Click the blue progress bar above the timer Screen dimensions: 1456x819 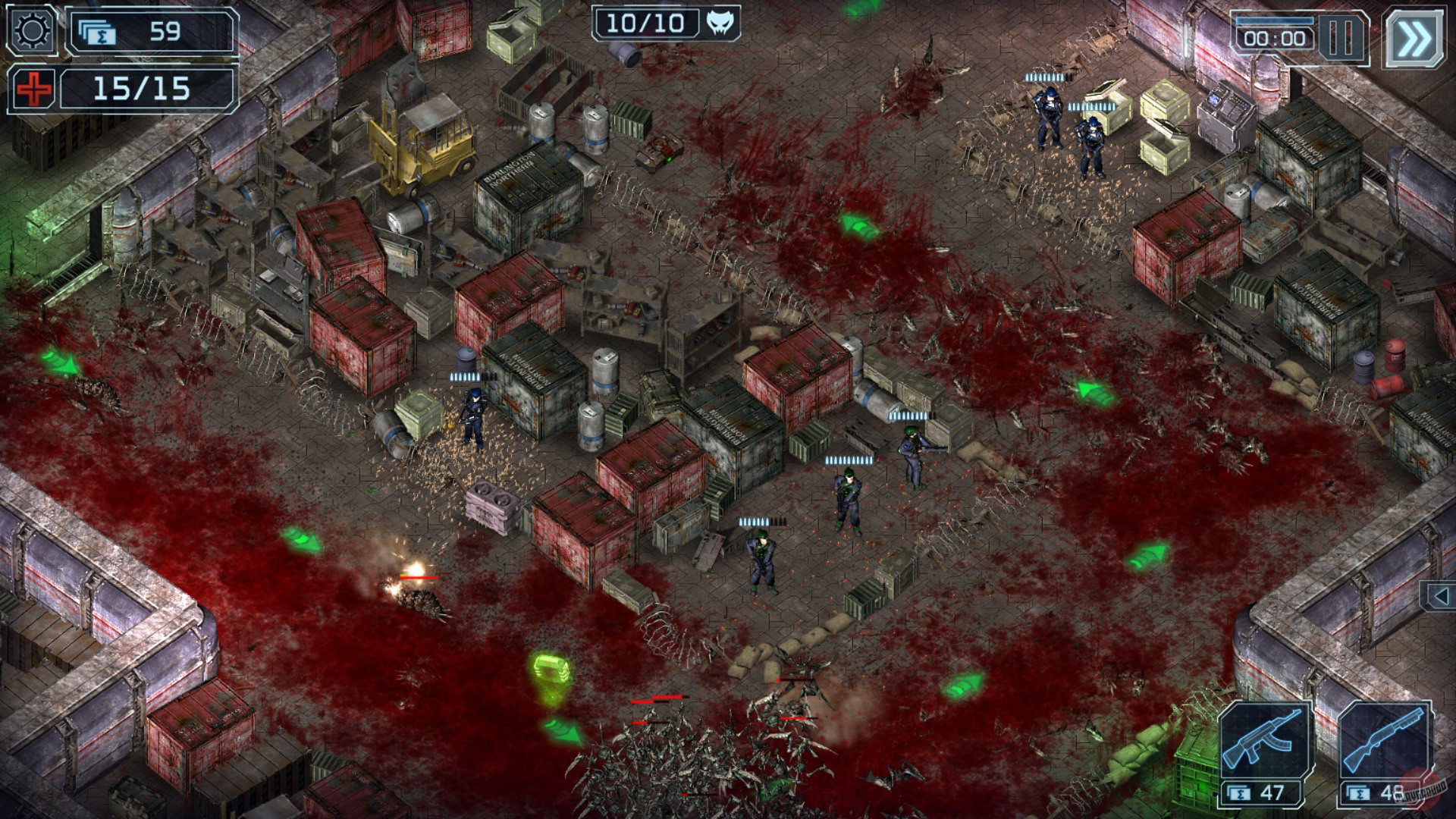[1275, 20]
